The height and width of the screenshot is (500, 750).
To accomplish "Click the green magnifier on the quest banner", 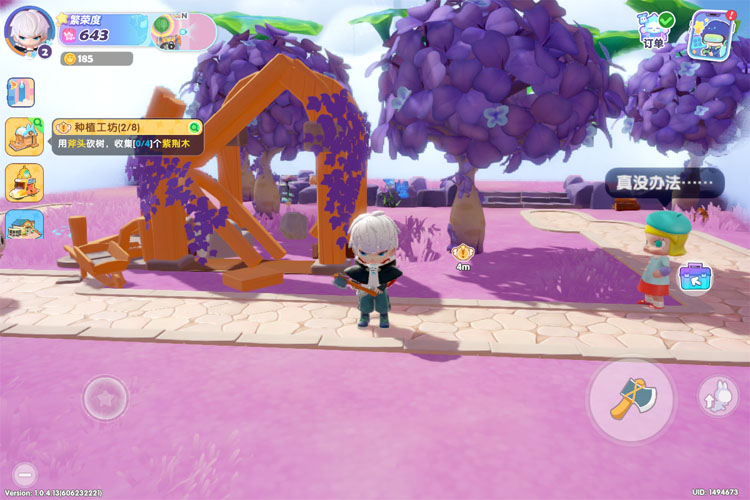I will pos(195,127).
